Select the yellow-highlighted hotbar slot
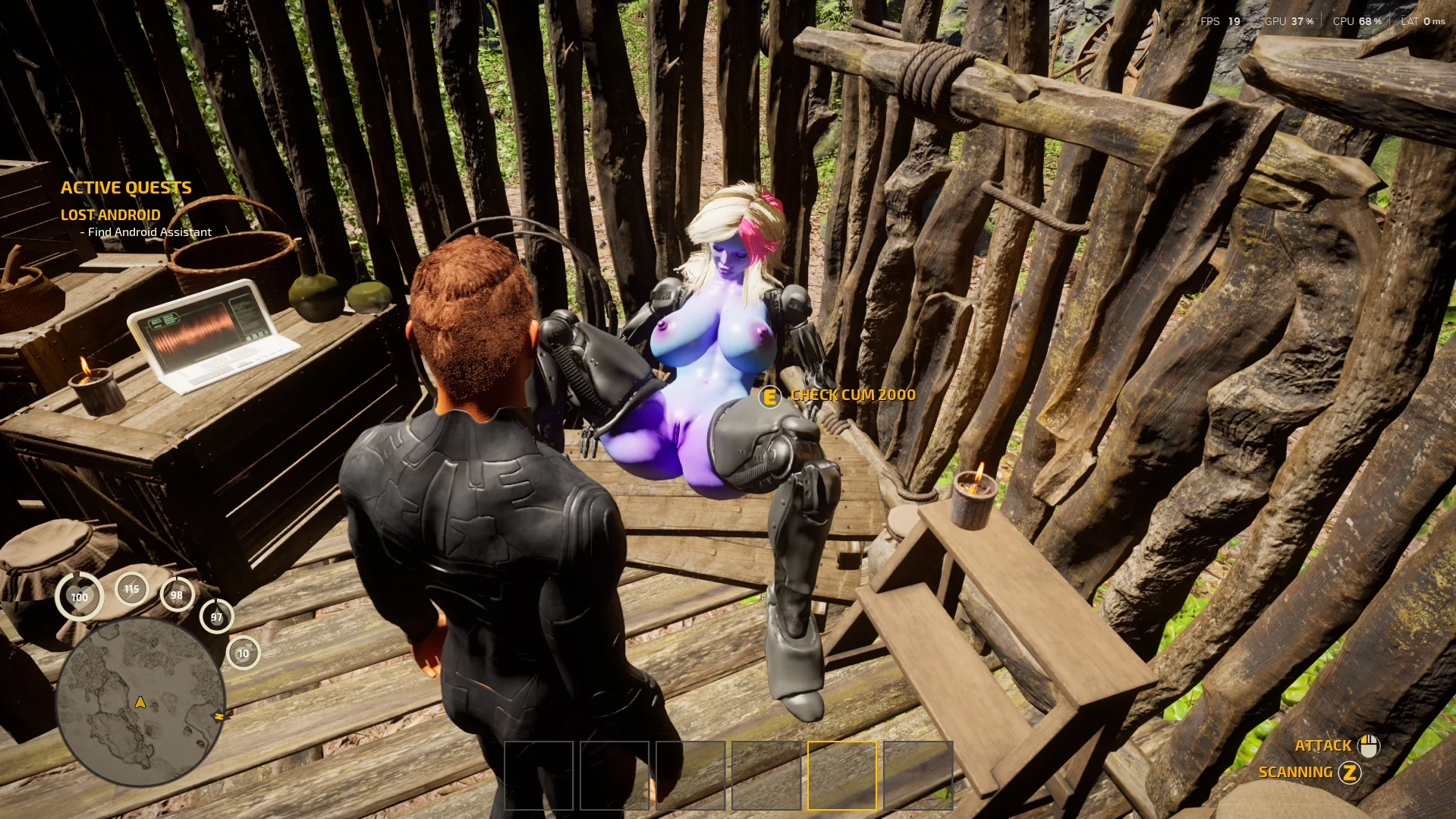Viewport: 1456px width, 819px height. coord(841,775)
